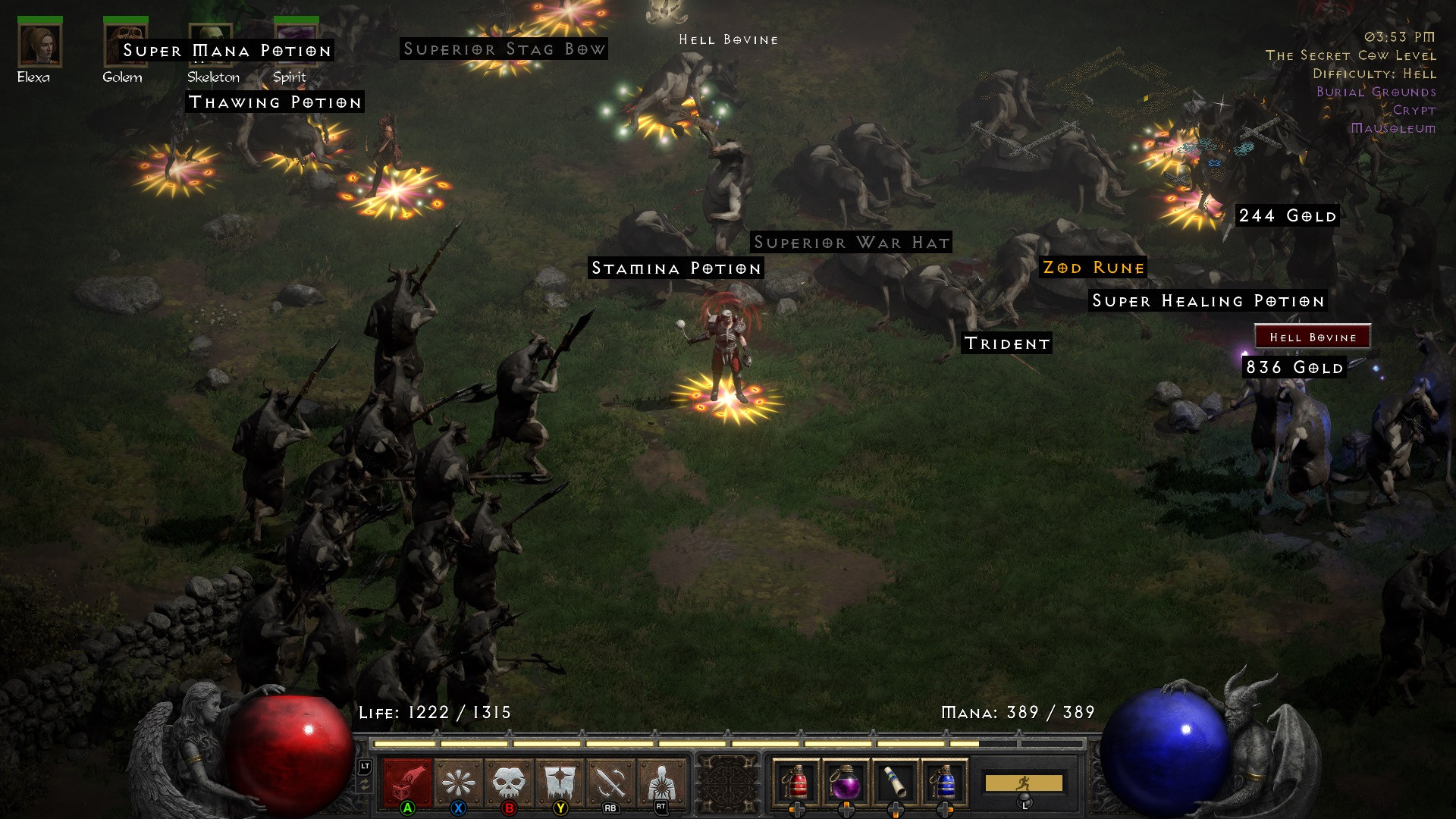
Task: Collect the 836 Gold label
Action: pos(1294,368)
